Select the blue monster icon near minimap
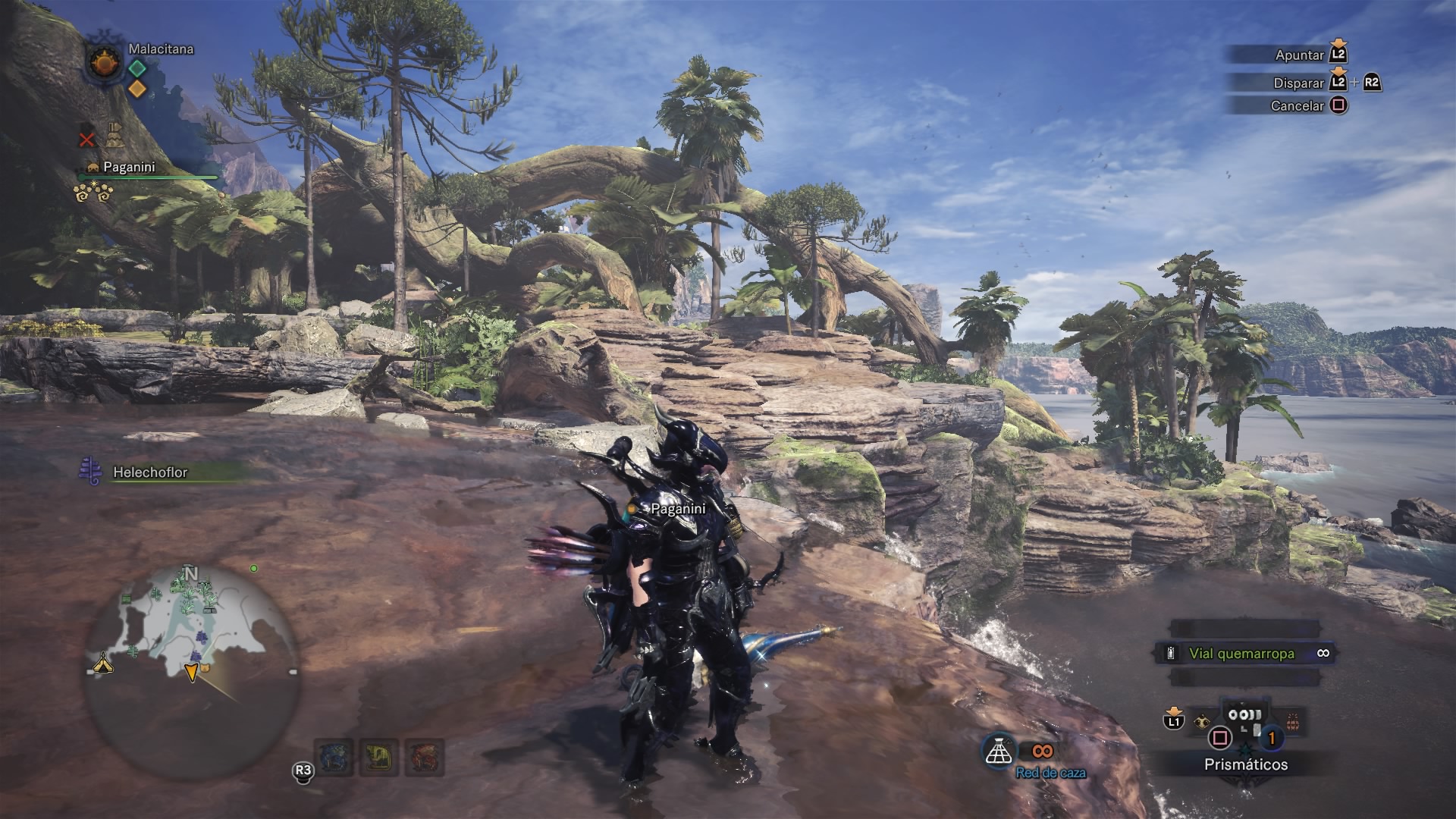 334,757
